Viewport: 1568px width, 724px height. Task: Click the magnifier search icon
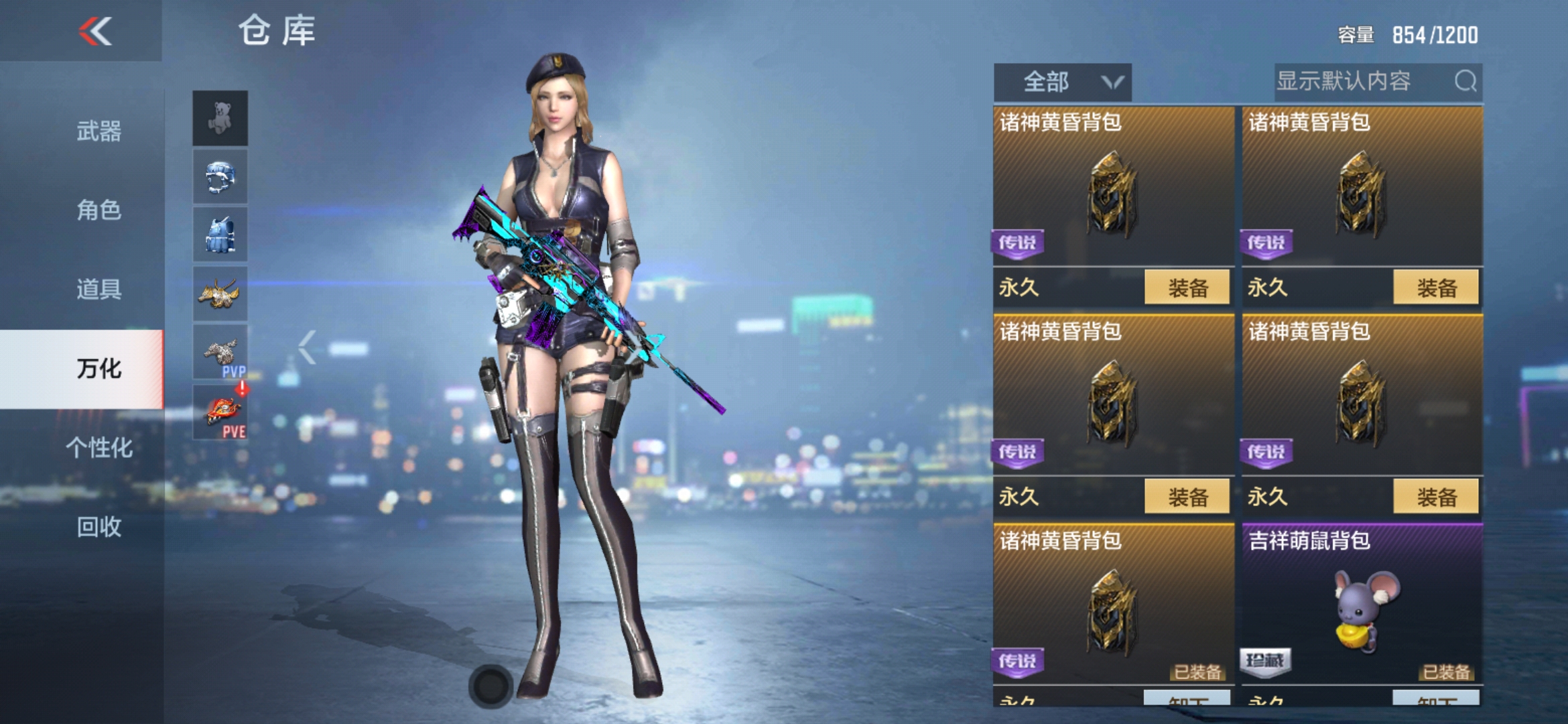coord(1465,82)
